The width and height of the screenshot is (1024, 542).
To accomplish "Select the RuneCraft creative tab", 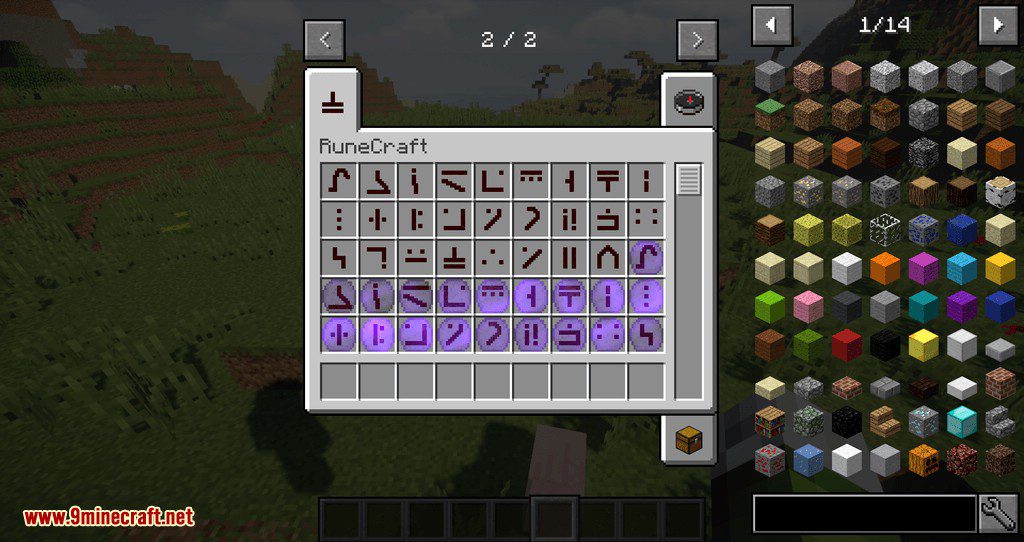I will click(333, 101).
